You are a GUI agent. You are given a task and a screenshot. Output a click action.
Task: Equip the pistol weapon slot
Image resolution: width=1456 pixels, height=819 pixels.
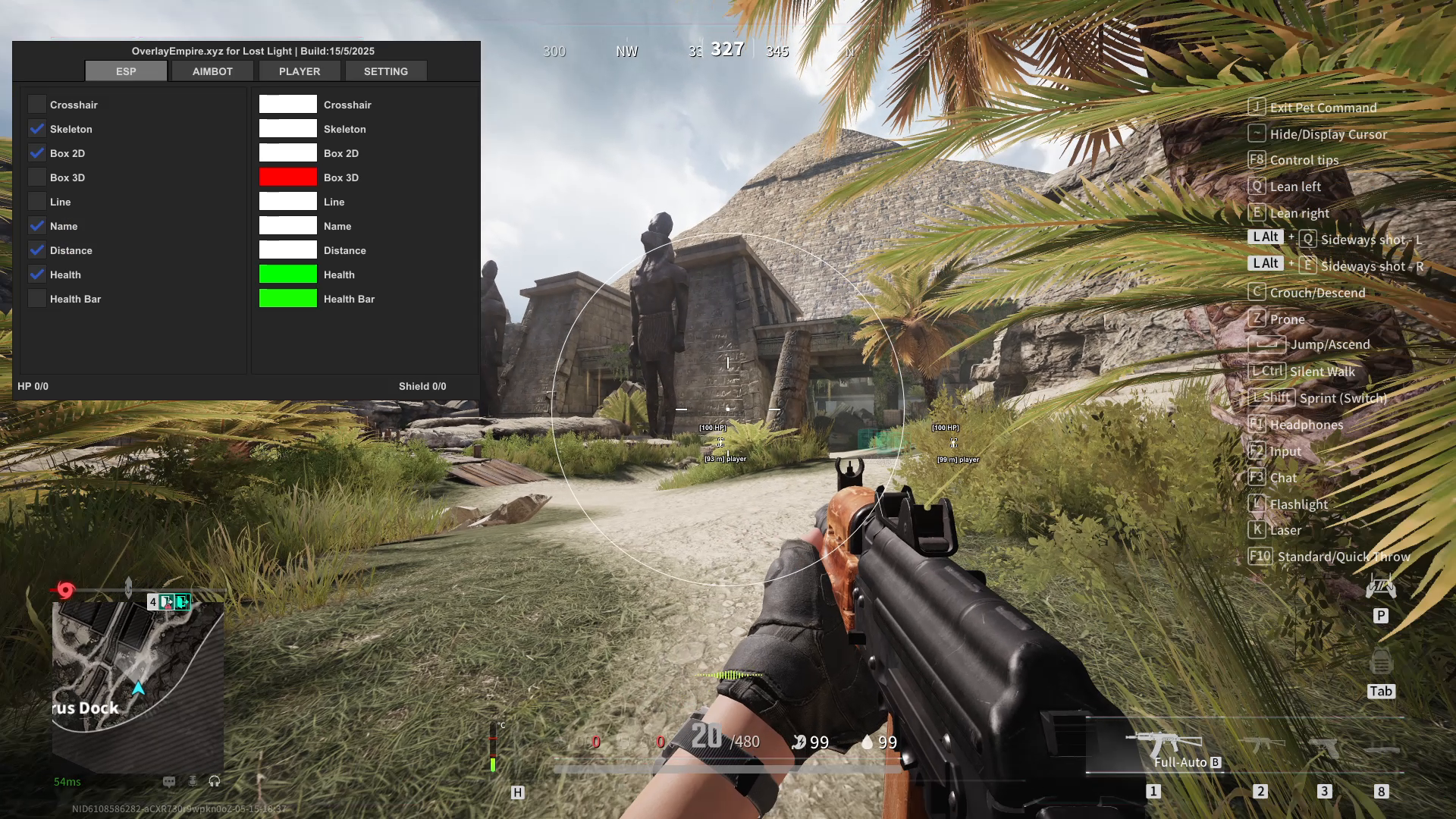[1324, 747]
